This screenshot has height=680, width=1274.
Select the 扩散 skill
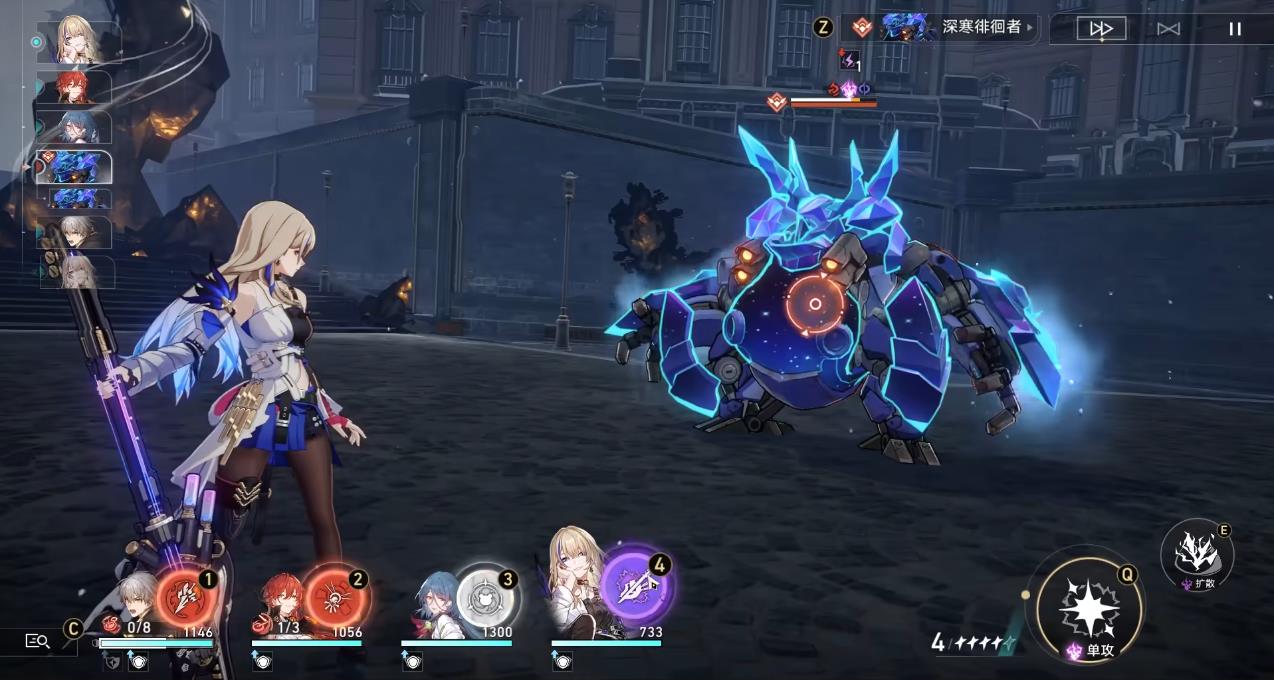[1196, 554]
